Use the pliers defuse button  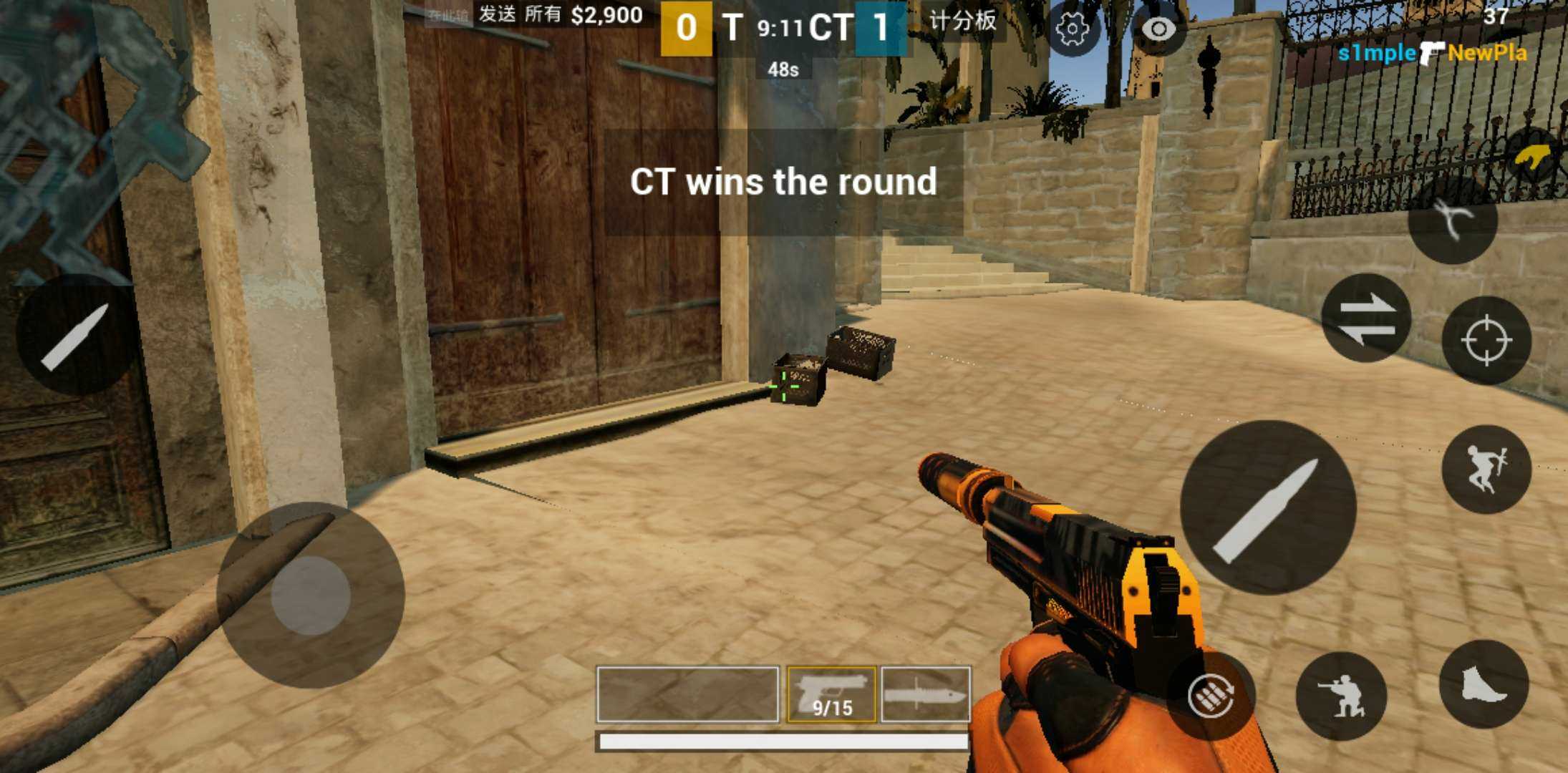tap(1452, 219)
